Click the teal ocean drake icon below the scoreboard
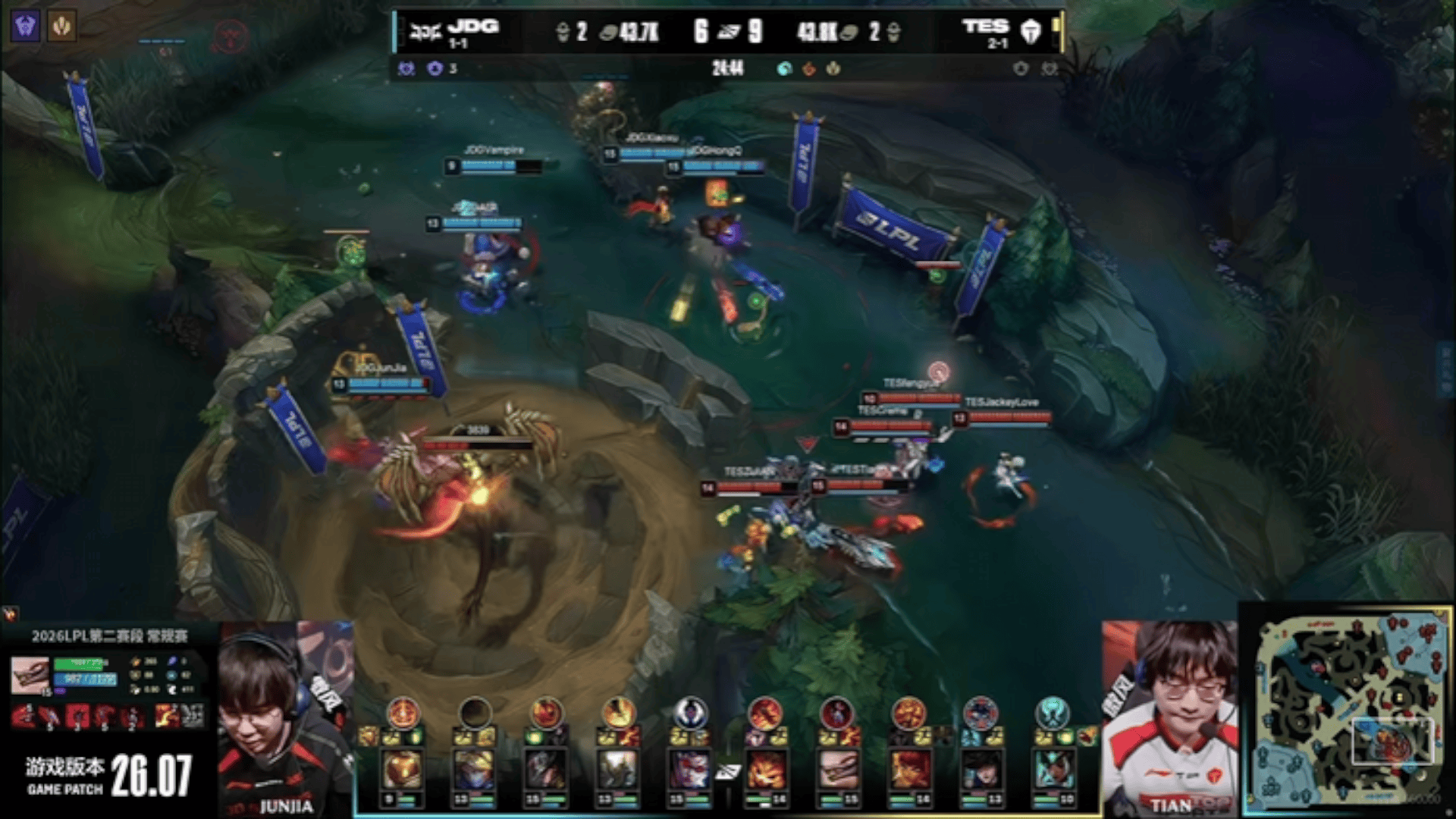 click(x=784, y=69)
